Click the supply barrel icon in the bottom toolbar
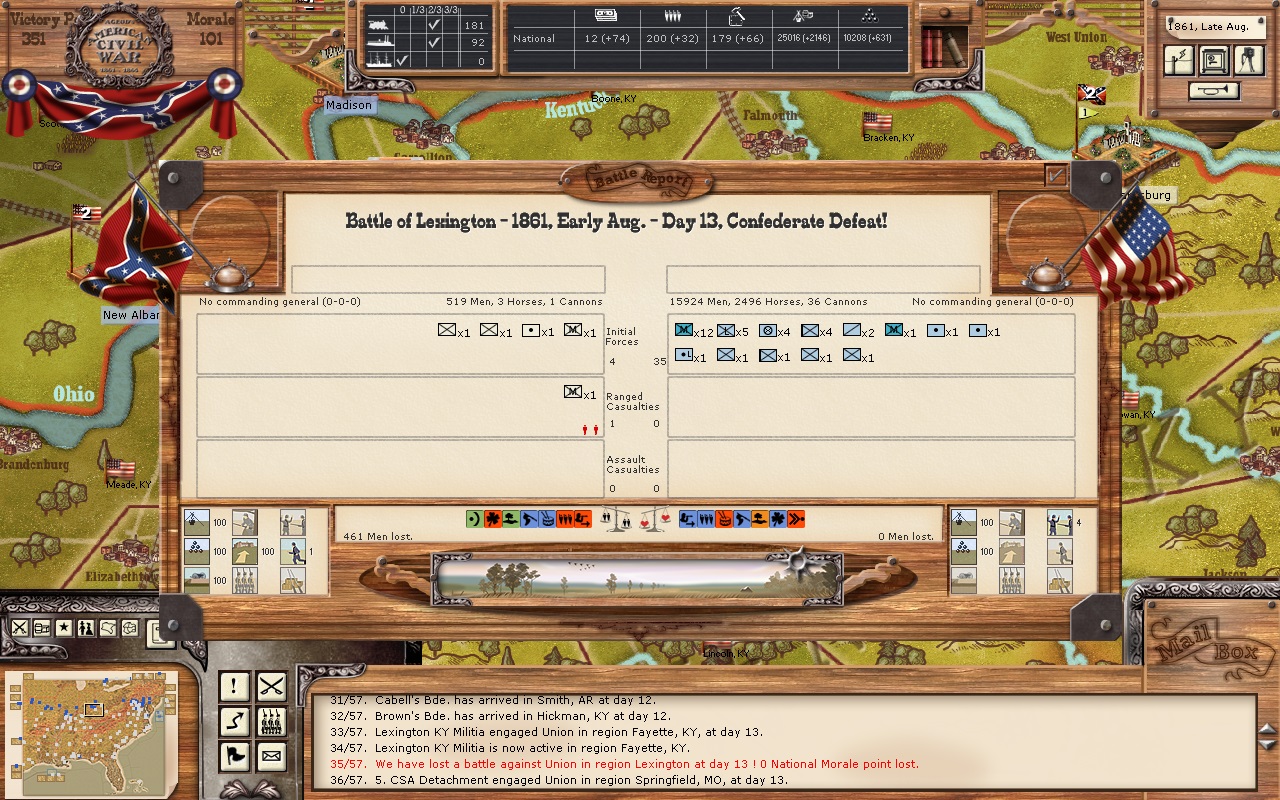The width and height of the screenshot is (1280, 800). (x=40, y=627)
